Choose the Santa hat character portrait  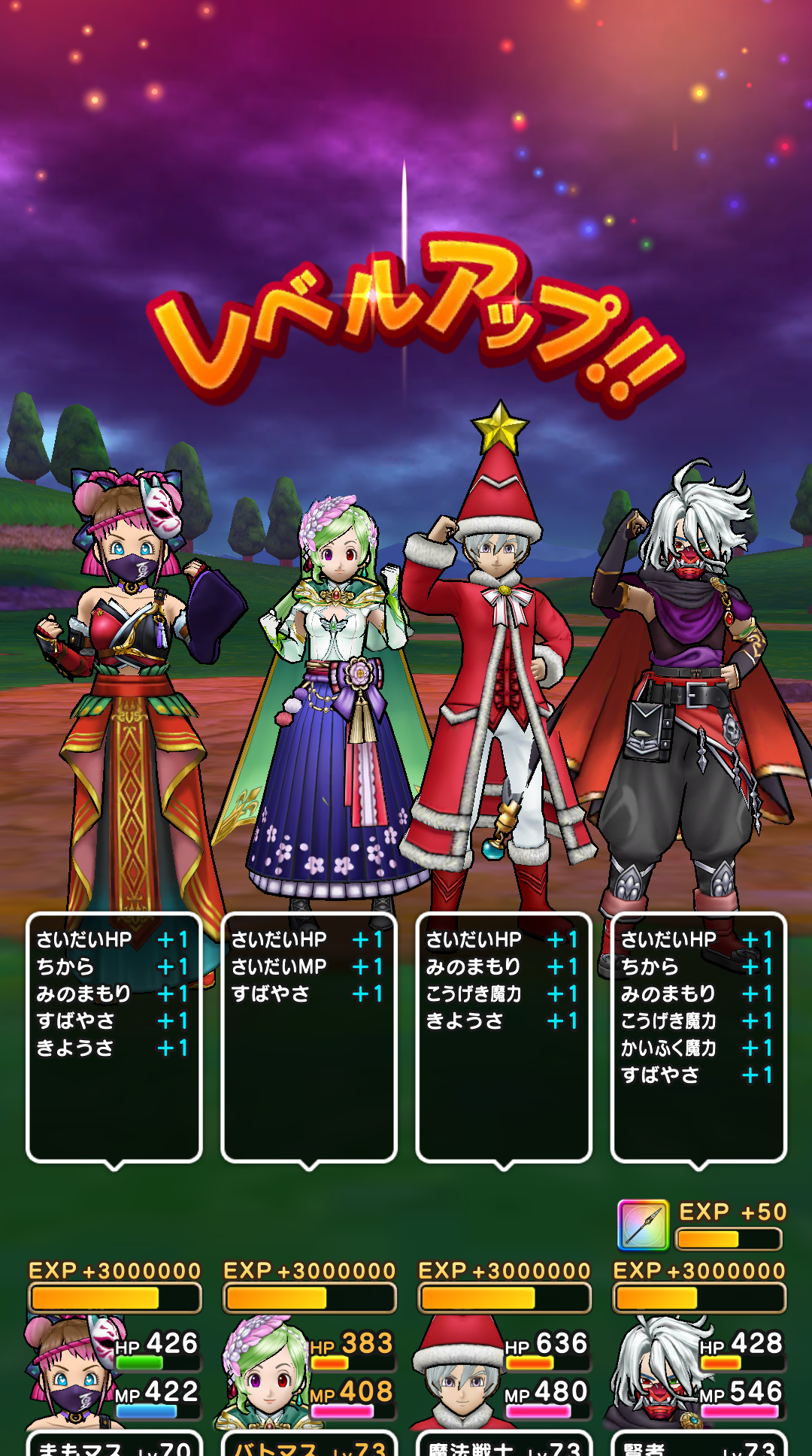459,1375
